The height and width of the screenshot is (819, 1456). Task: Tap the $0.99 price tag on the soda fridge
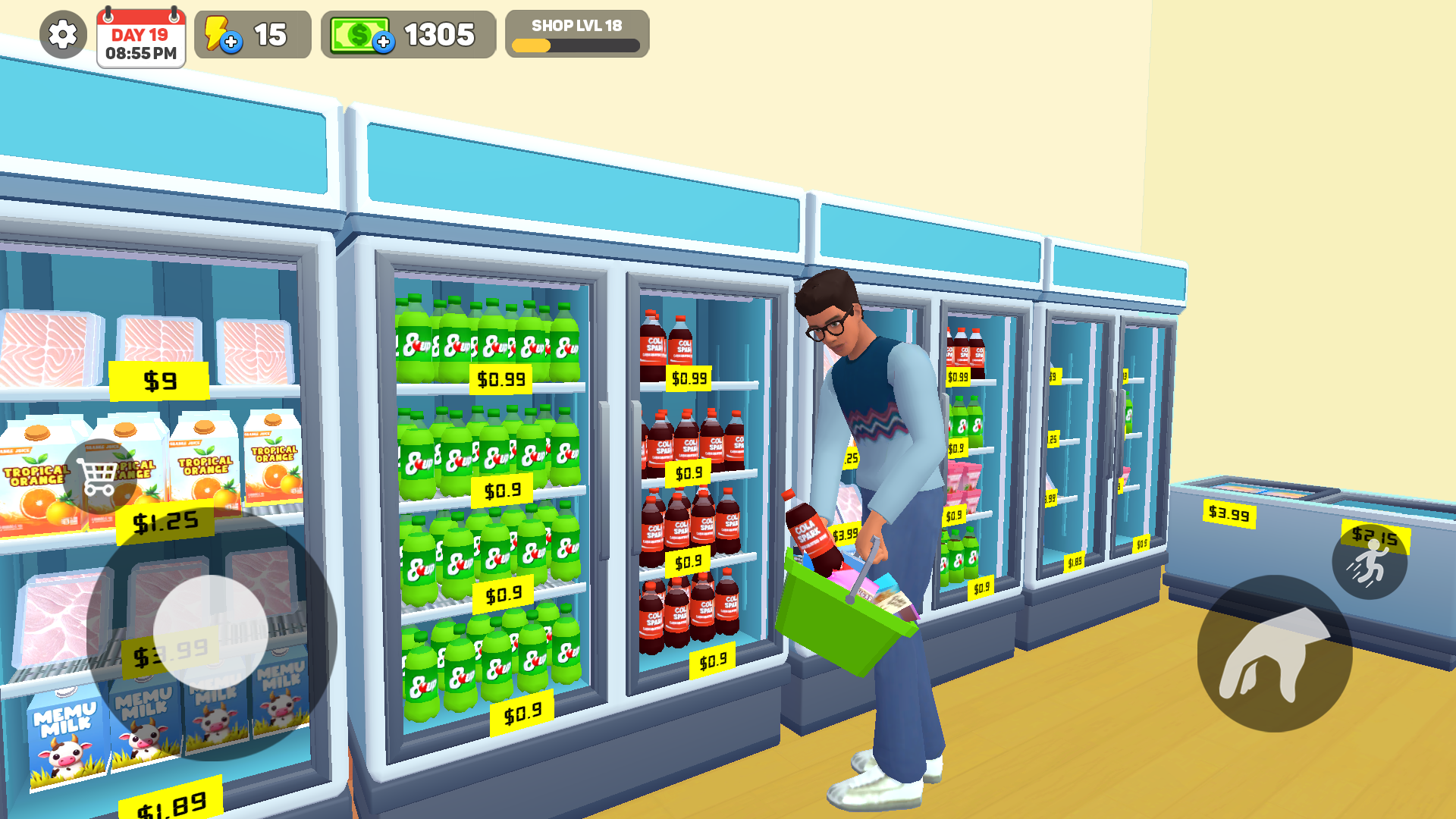point(500,379)
